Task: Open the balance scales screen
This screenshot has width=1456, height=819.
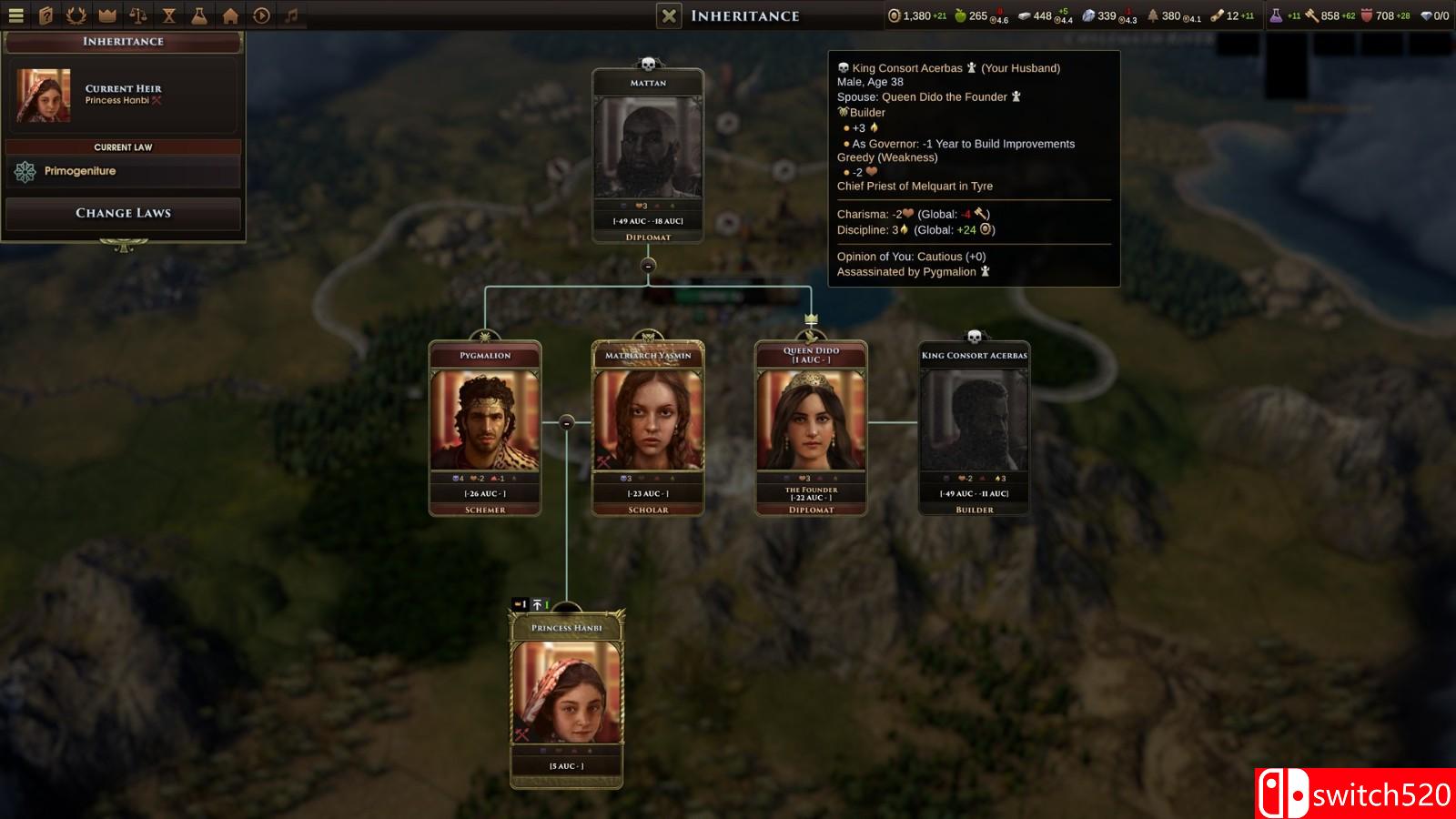Action: pyautogui.click(x=138, y=15)
